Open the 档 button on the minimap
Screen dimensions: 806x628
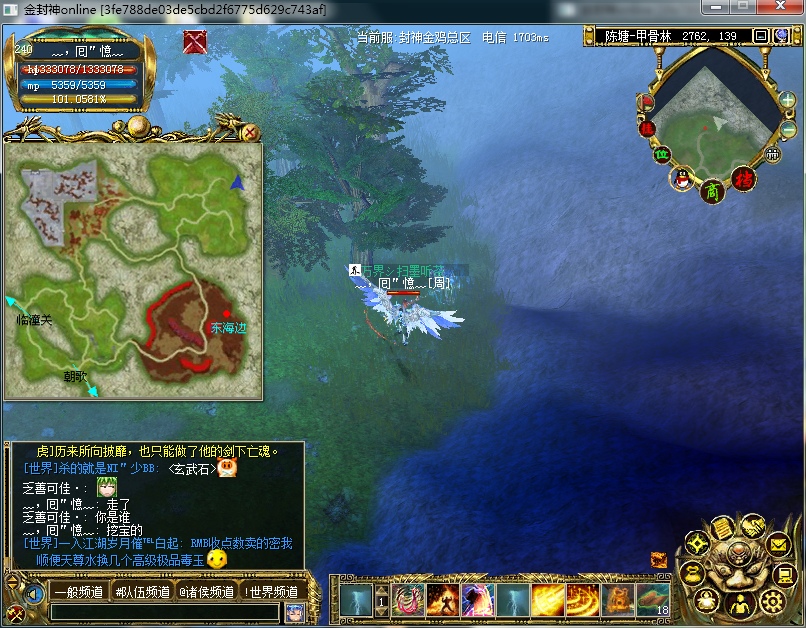coord(742,179)
